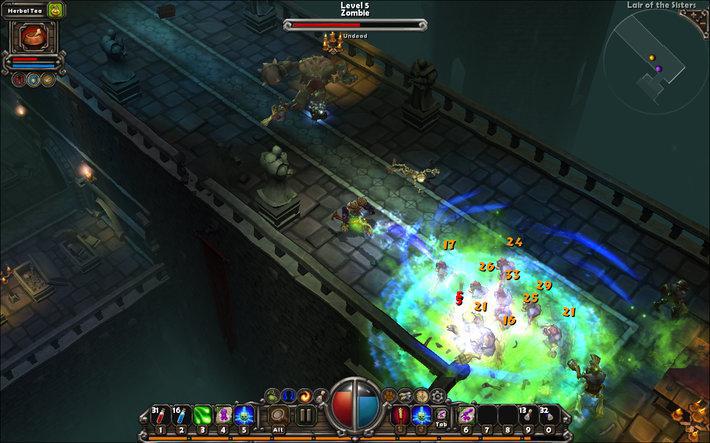
Task: Use the blue mana potion in slot 2
Action: (x=181, y=415)
